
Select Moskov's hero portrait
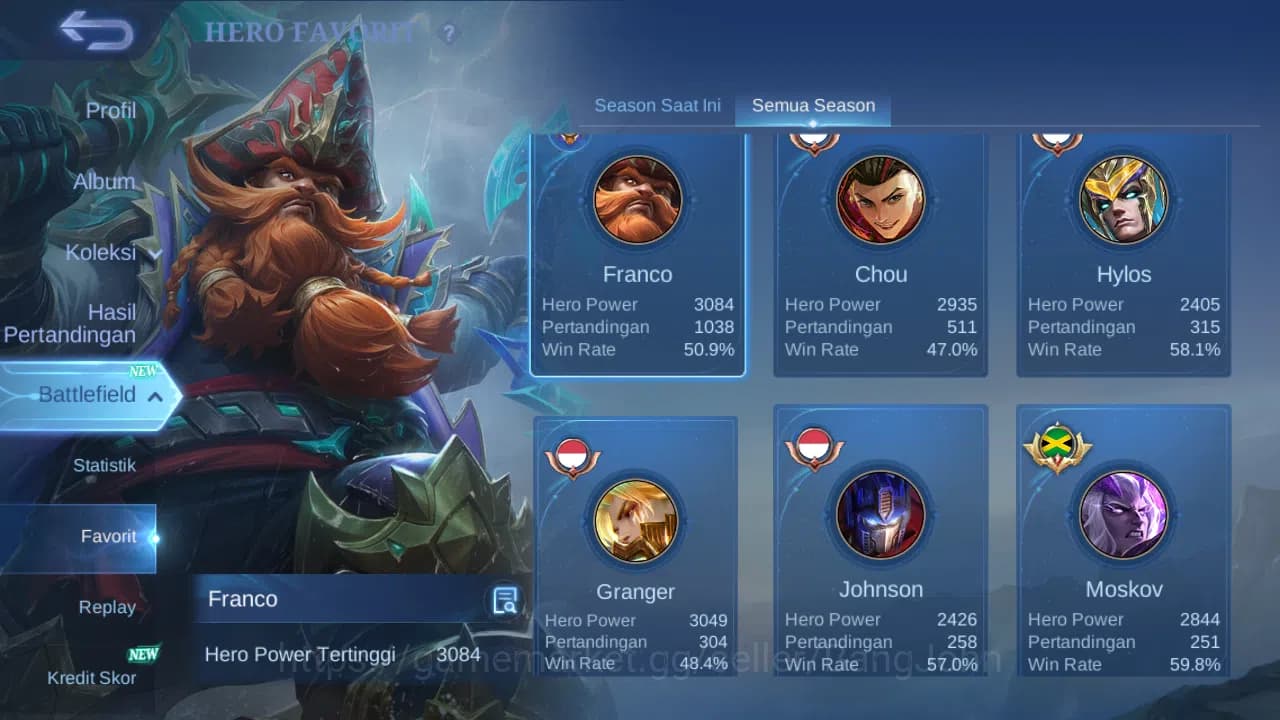pos(1123,515)
